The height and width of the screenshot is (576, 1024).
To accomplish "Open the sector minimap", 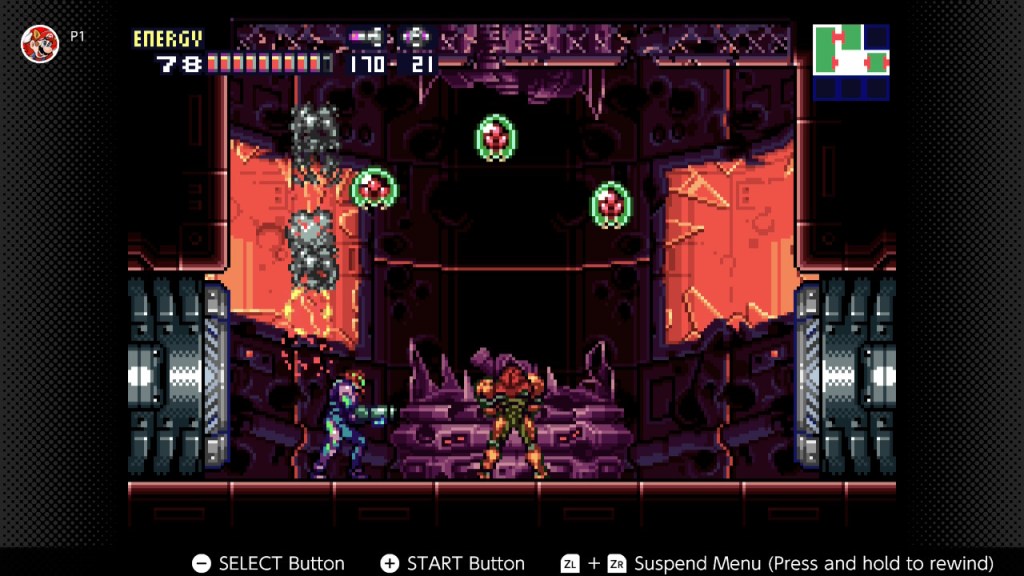I will coord(851,62).
